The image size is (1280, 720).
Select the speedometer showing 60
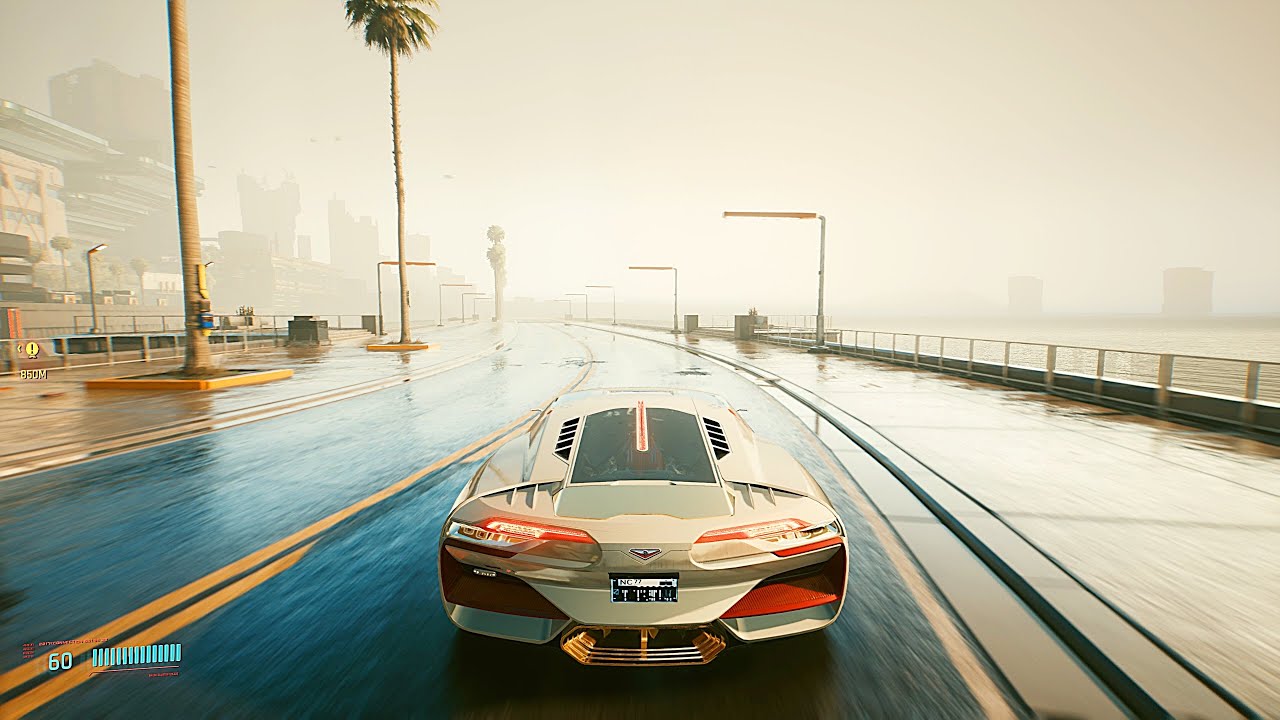[x=60, y=661]
